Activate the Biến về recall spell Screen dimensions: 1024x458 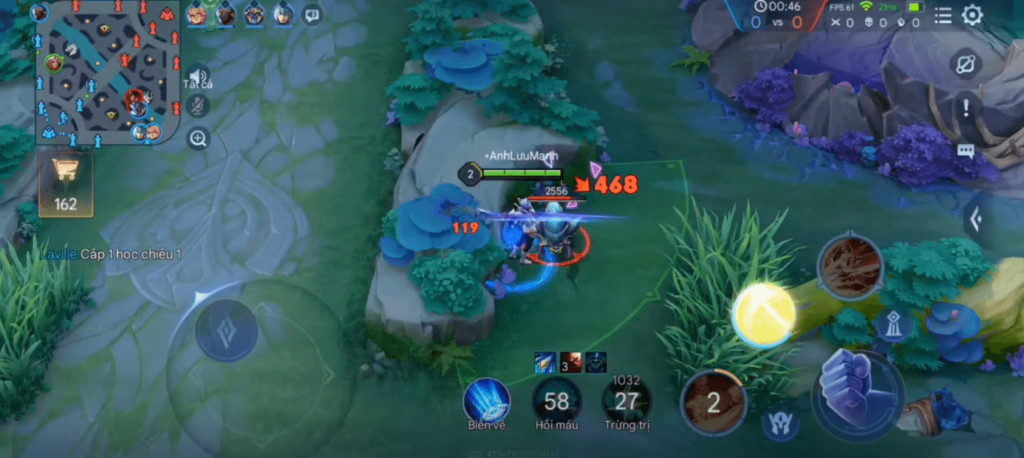tap(487, 400)
